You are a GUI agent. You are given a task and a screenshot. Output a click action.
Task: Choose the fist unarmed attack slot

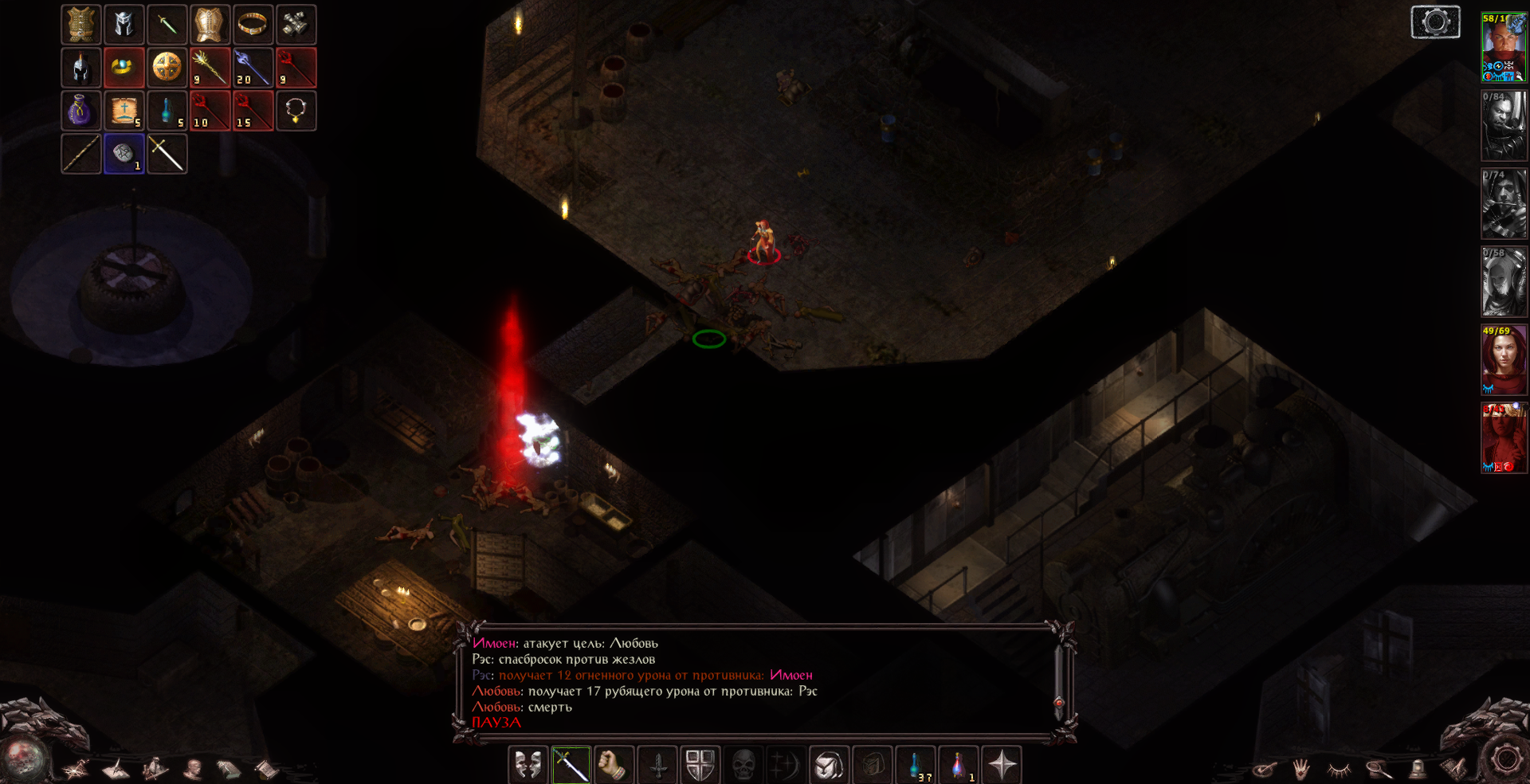[x=614, y=766]
